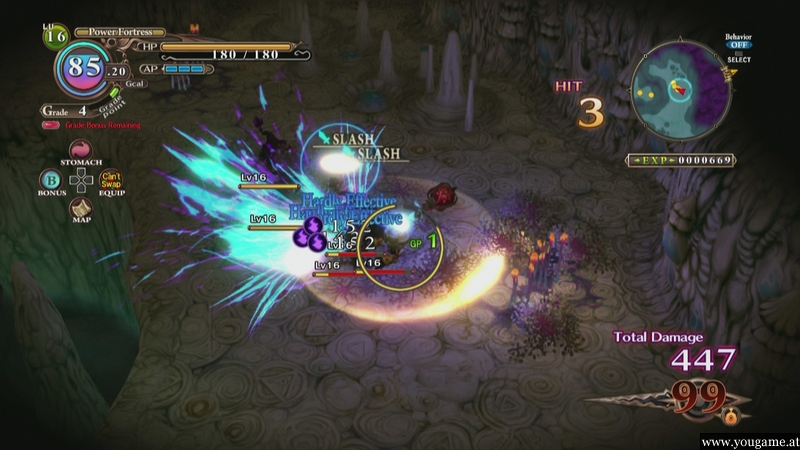Open the Stomach icon
Screen dimensions: 800x450
coord(80,150)
